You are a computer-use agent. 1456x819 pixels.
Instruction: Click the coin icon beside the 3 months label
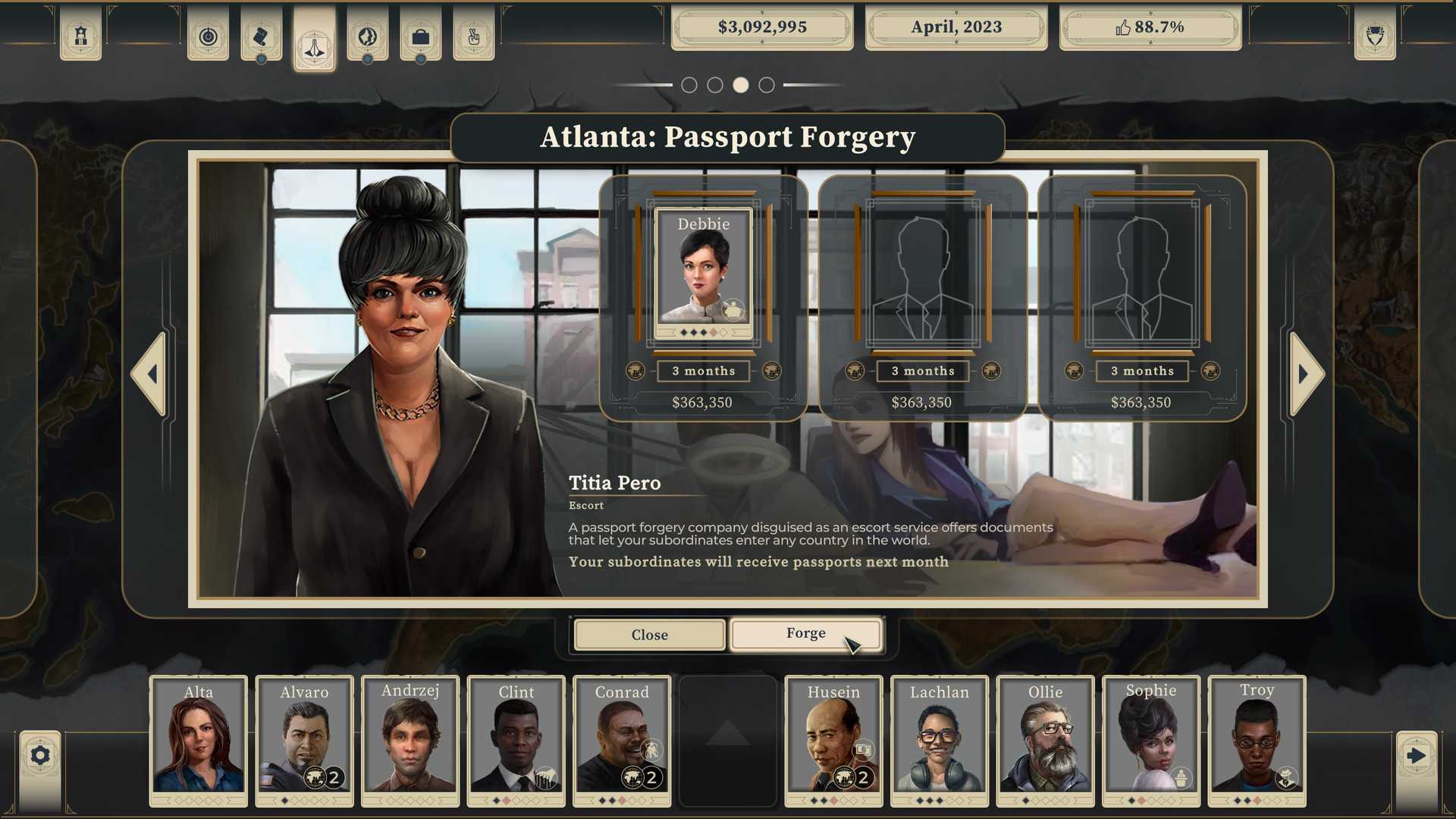pos(635,371)
